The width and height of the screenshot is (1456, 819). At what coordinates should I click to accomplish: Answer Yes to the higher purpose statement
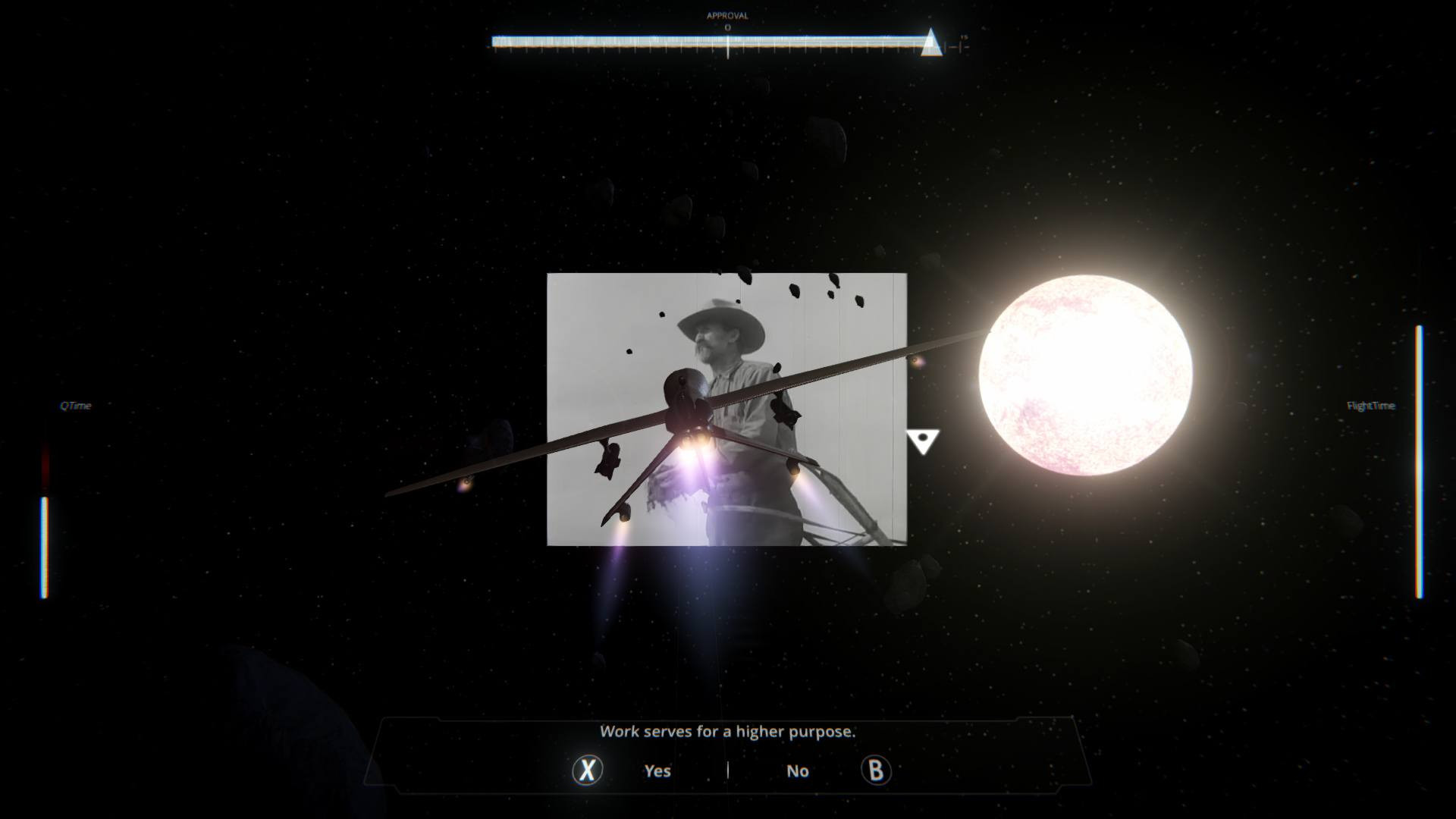(x=657, y=770)
